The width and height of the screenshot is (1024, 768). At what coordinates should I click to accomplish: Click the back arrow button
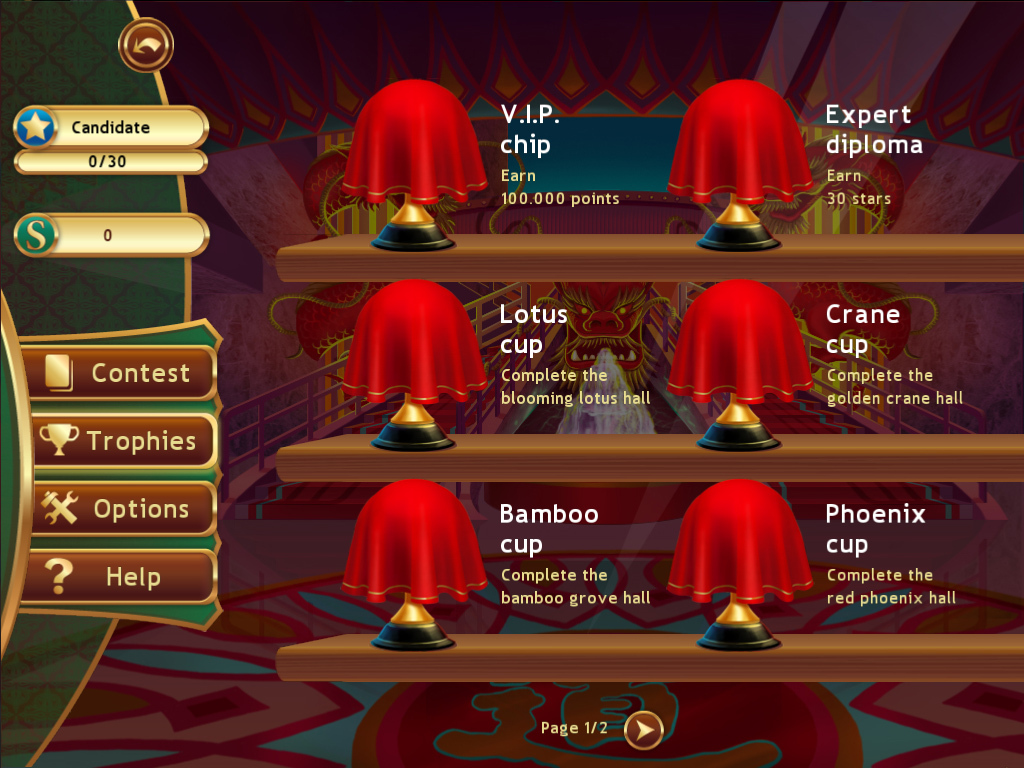[x=146, y=45]
